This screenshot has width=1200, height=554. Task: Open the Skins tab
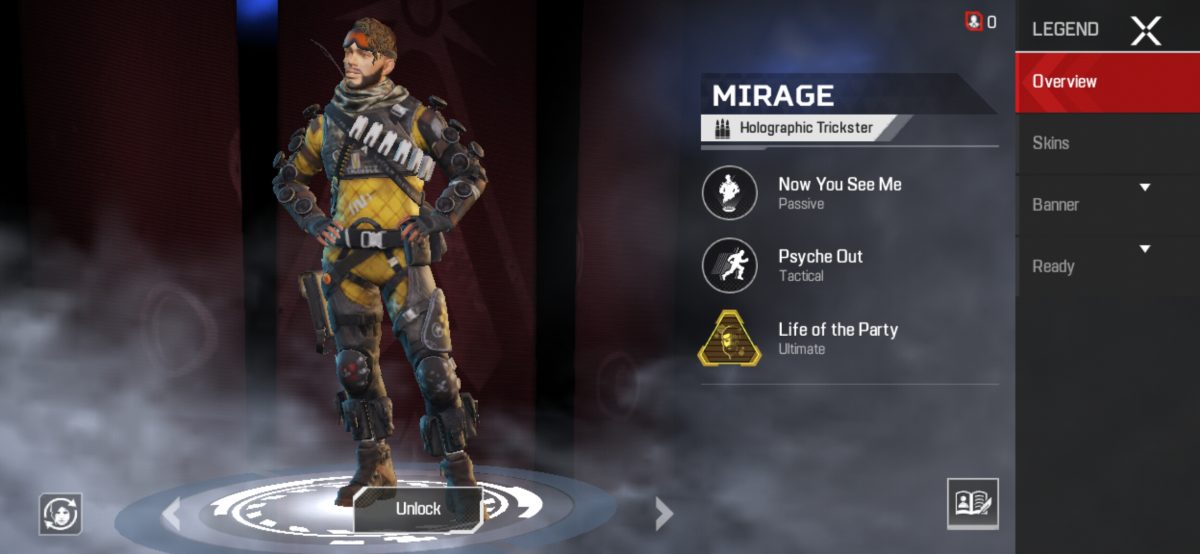pyautogui.click(x=1107, y=143)
